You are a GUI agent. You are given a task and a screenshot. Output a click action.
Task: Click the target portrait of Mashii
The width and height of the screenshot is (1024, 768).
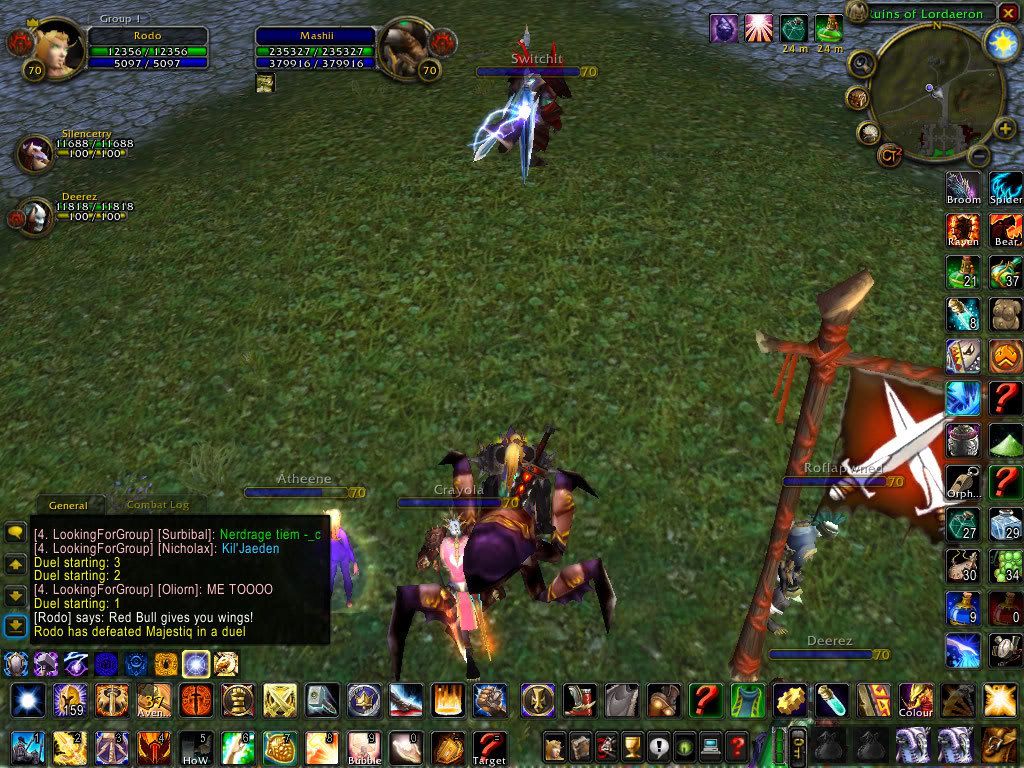tap(403, 46)
